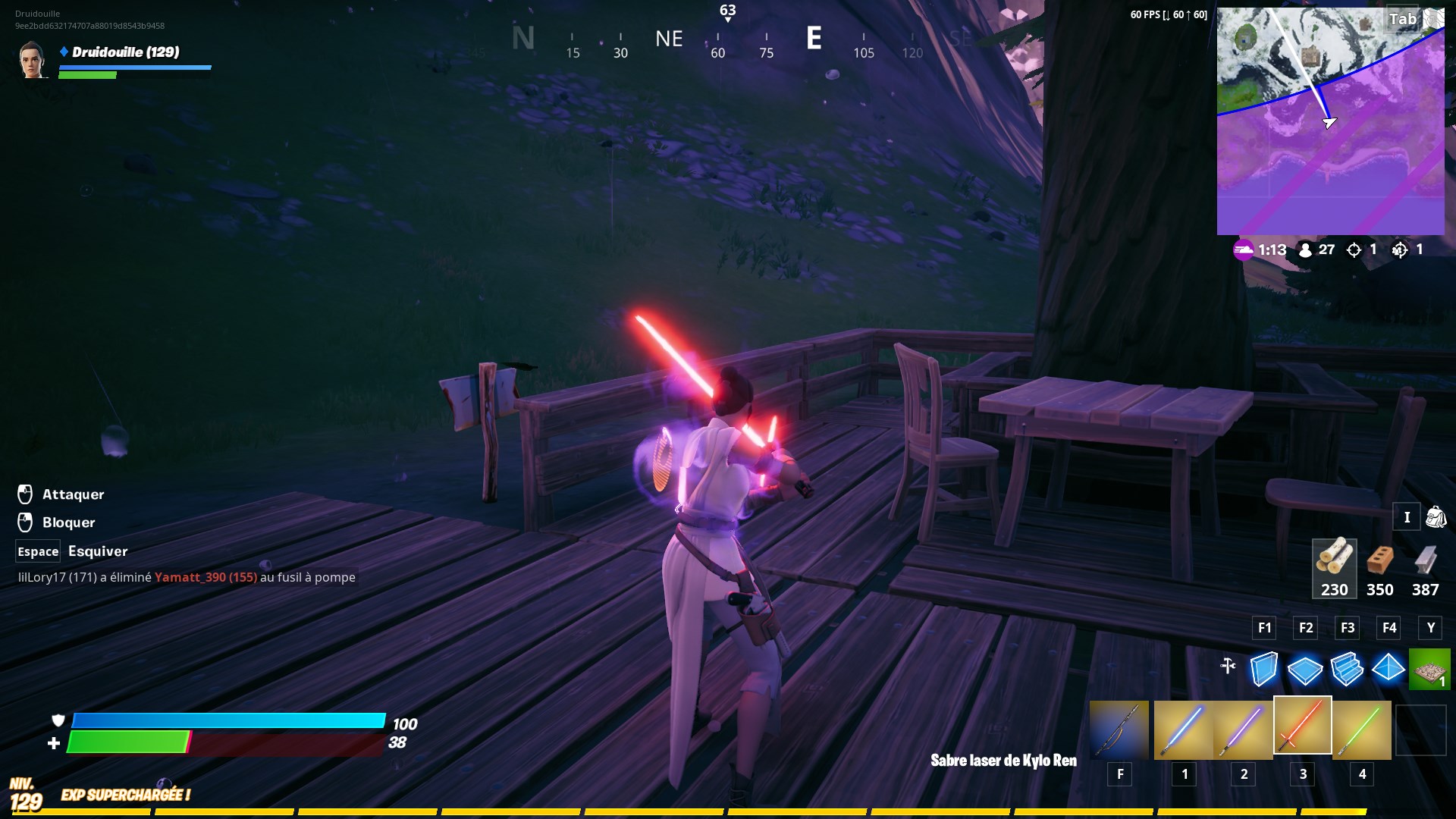Choose the wall building piece
Image resolution: width=1456 pixels, height=819 pixels.
pos(1263,669)
